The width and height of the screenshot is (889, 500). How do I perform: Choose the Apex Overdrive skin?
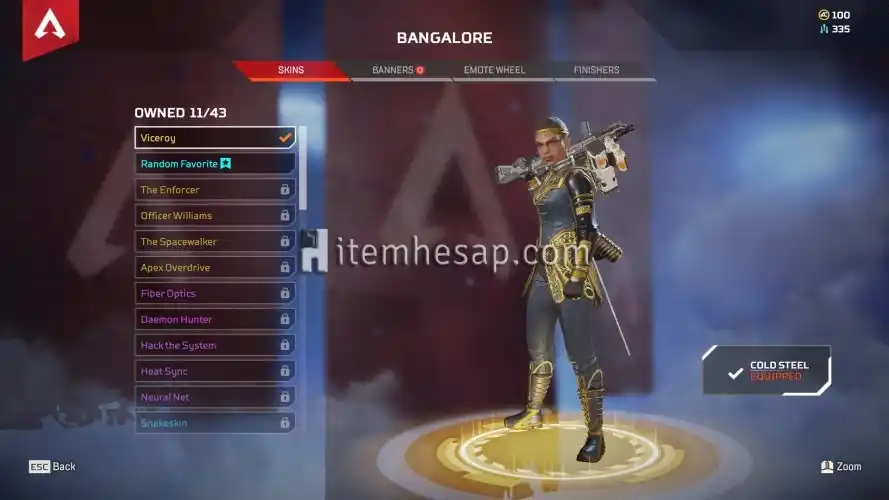point(214,268)
